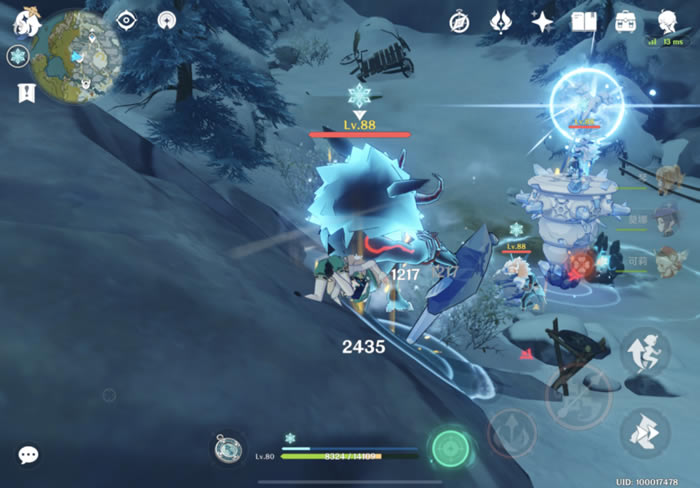The image size is (700, 488).
Task: Tap the elemental burst button
Action: [x=511, y=433]
